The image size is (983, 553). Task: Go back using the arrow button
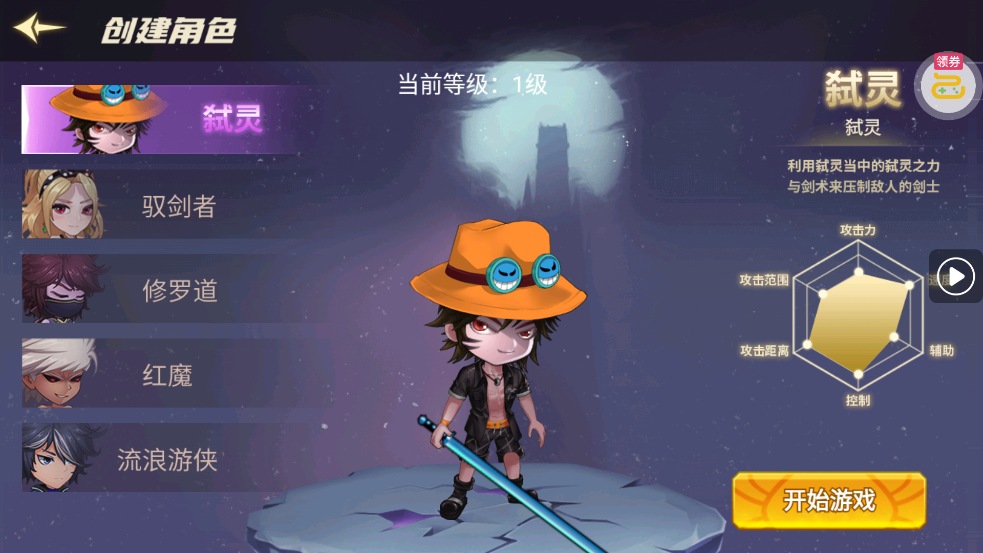pos(40,28)
